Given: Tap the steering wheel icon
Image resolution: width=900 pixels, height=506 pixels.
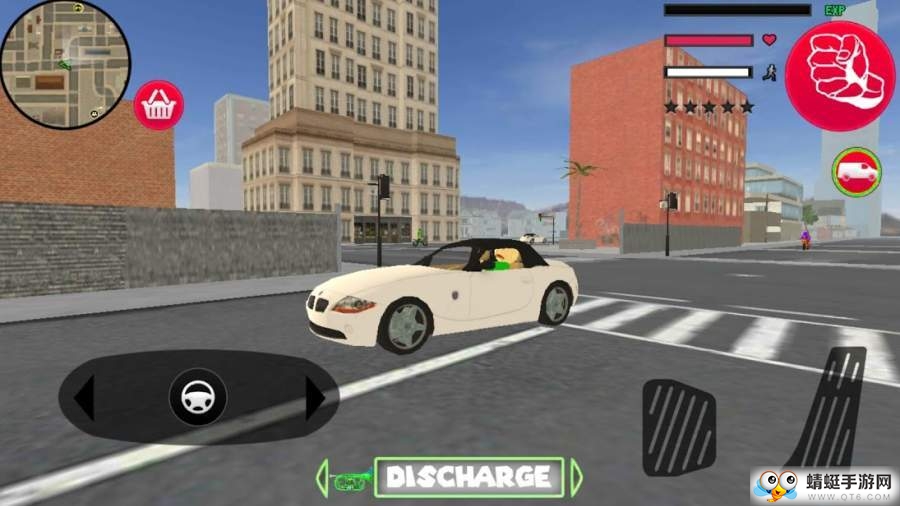Looking at the screenshot, I should (x=197, y=398).
